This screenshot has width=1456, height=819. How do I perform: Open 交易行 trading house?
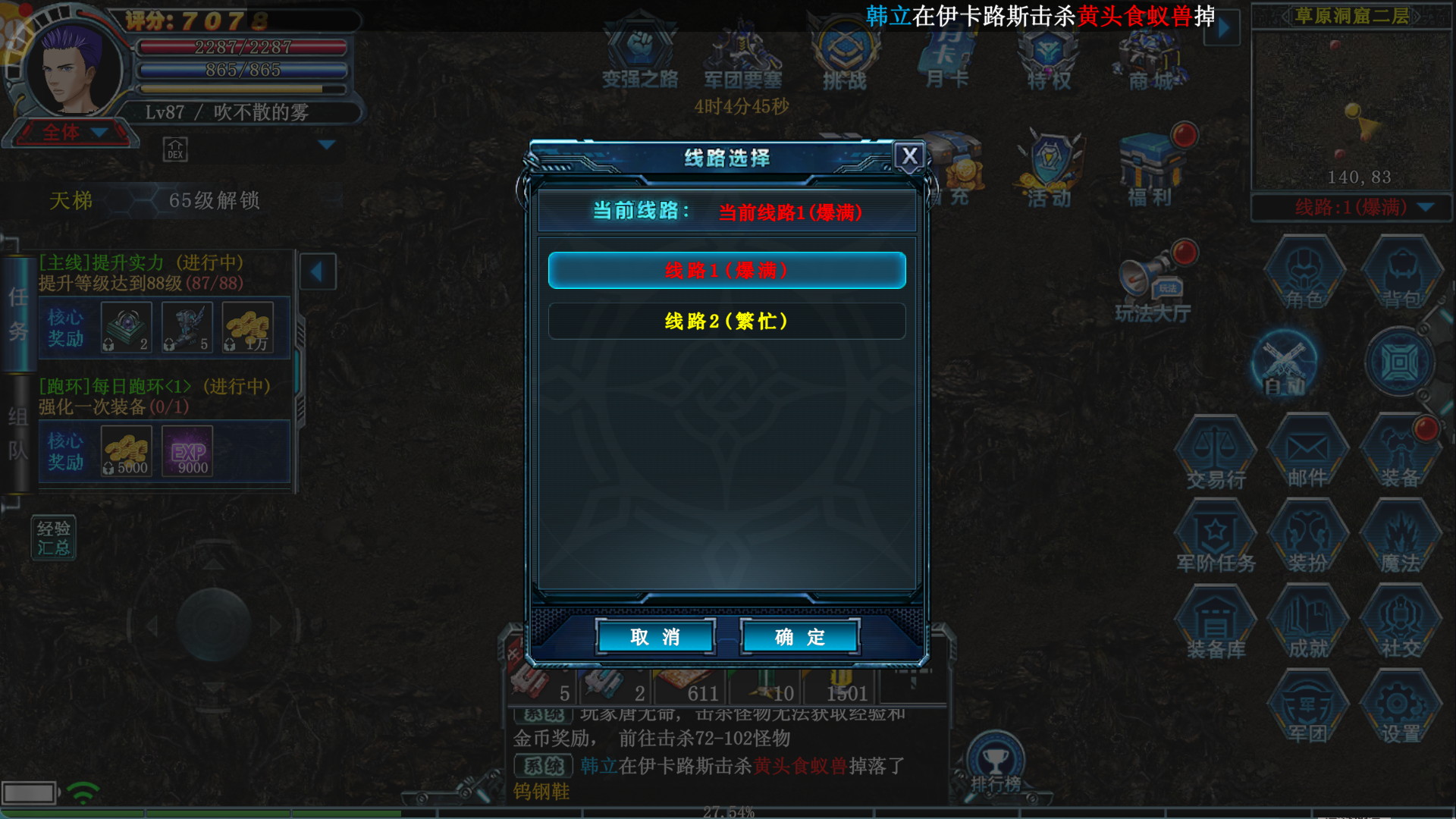tap(1216, 453)
